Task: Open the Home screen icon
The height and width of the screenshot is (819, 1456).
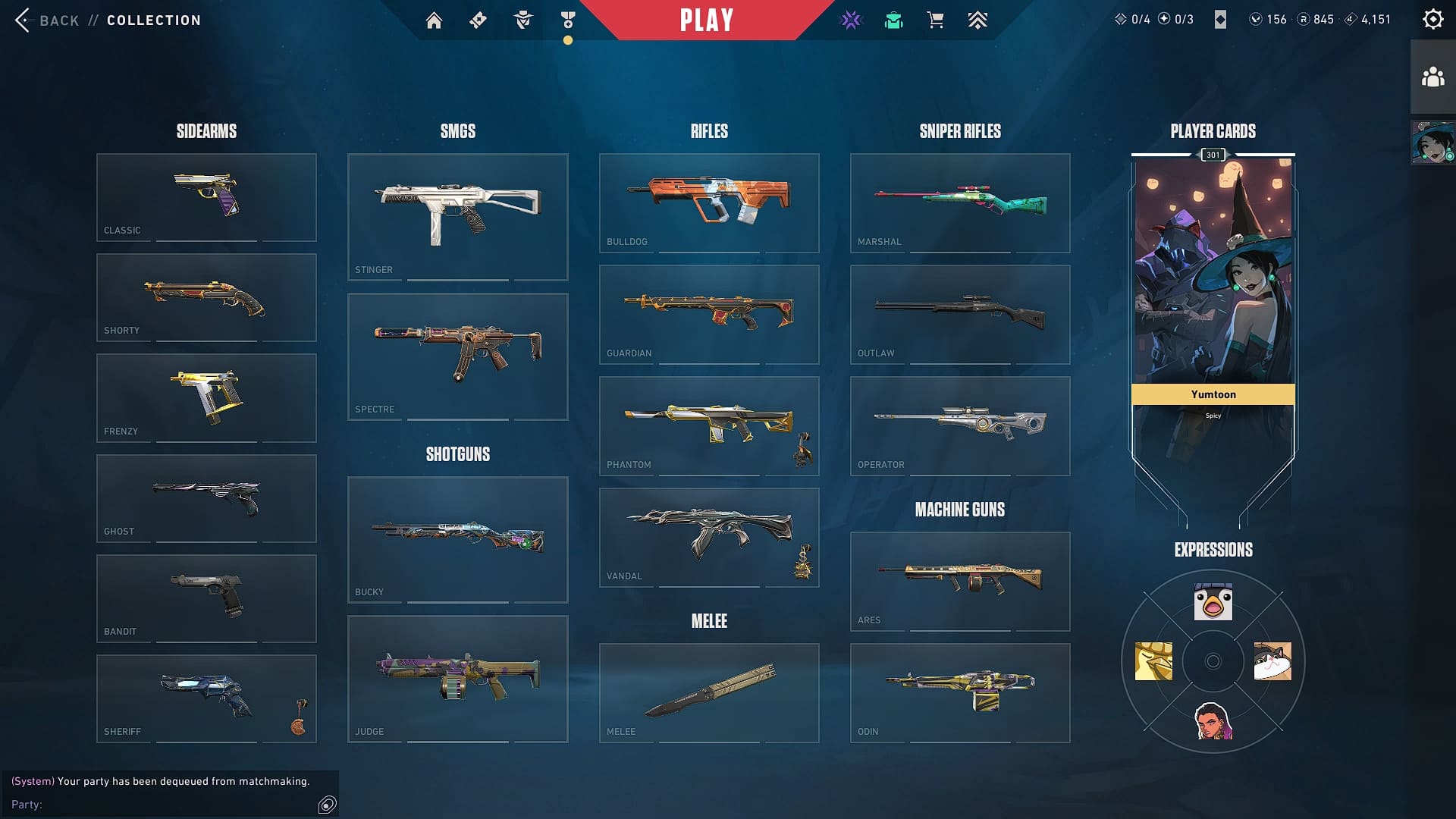Action: (435, 20)
